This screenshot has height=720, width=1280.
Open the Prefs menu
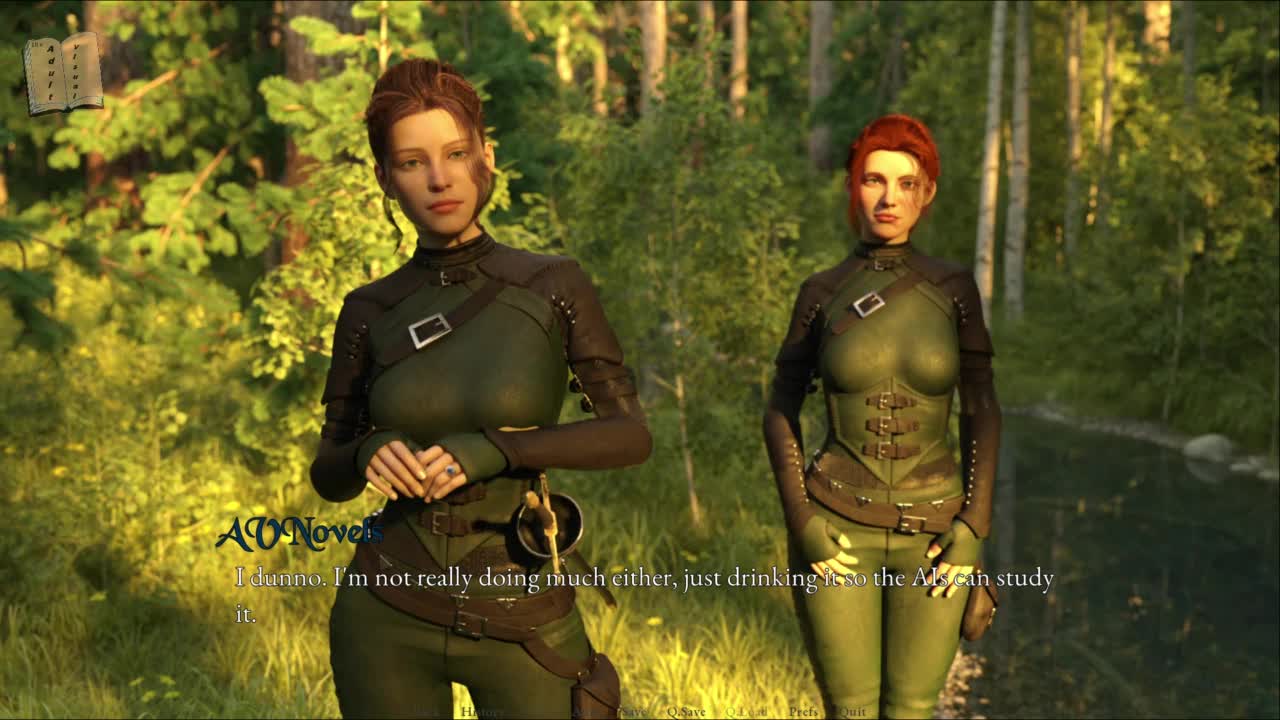click(x=803, y=712)
